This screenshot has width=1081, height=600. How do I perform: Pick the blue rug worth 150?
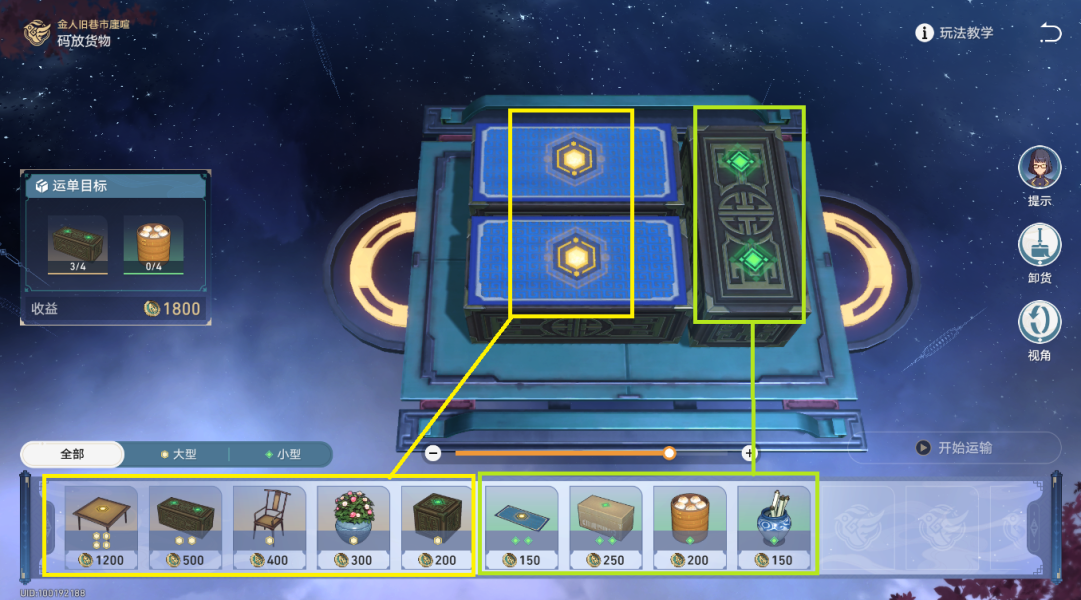[521, 525]
